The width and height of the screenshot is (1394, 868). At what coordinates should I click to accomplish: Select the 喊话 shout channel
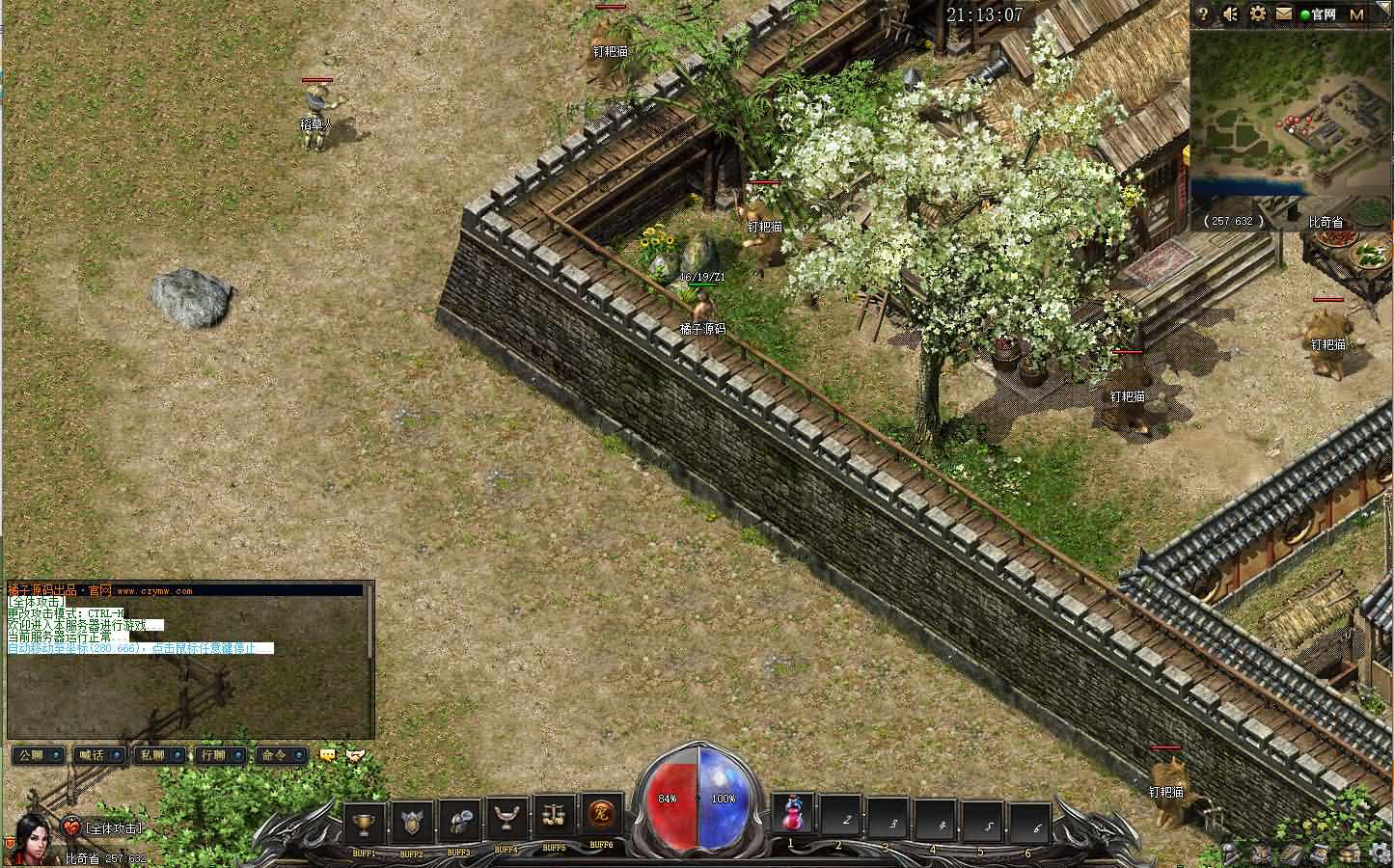tap(97, 755)
